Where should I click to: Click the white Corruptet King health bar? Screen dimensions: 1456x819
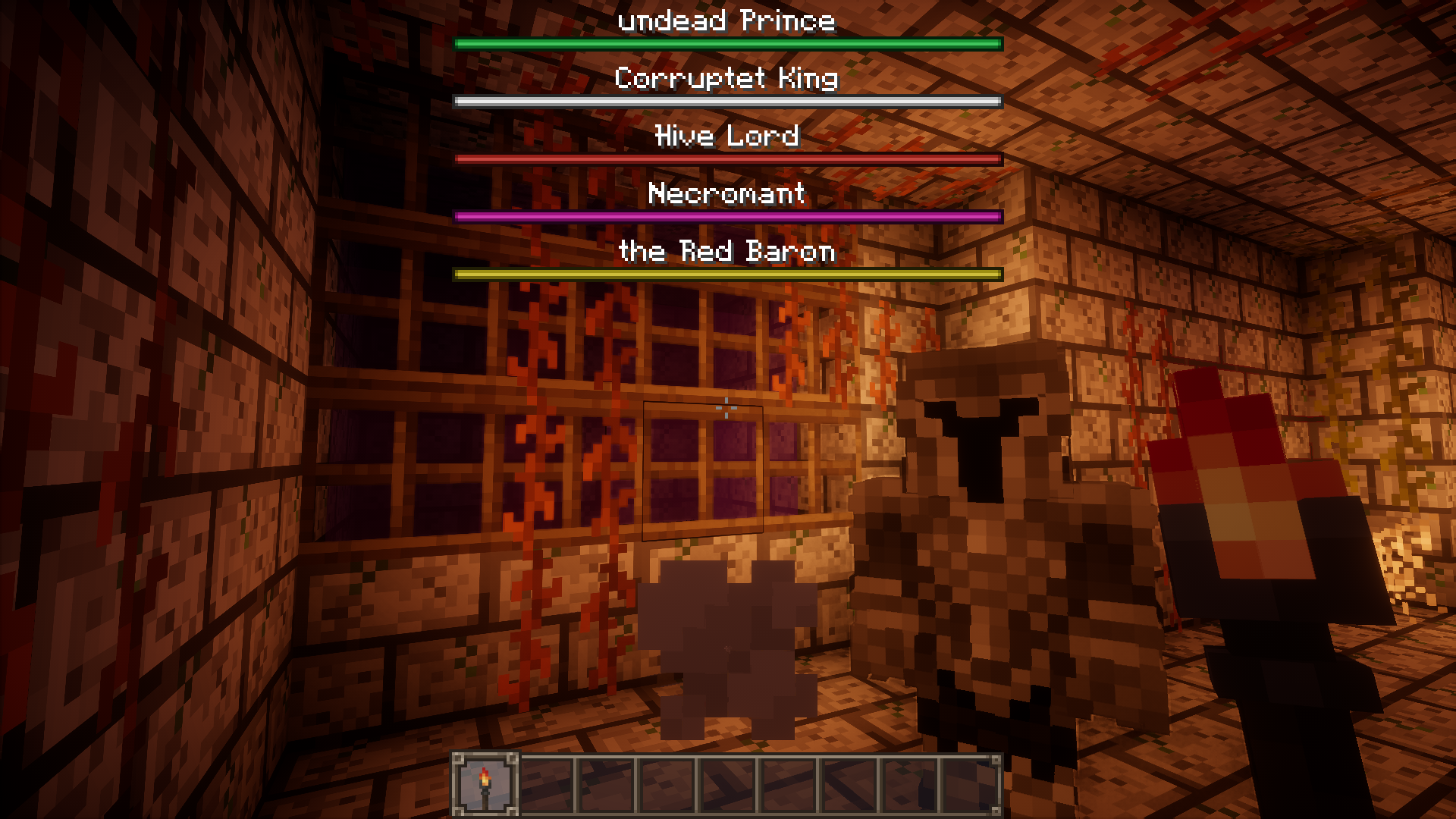(x=726, y=101)
